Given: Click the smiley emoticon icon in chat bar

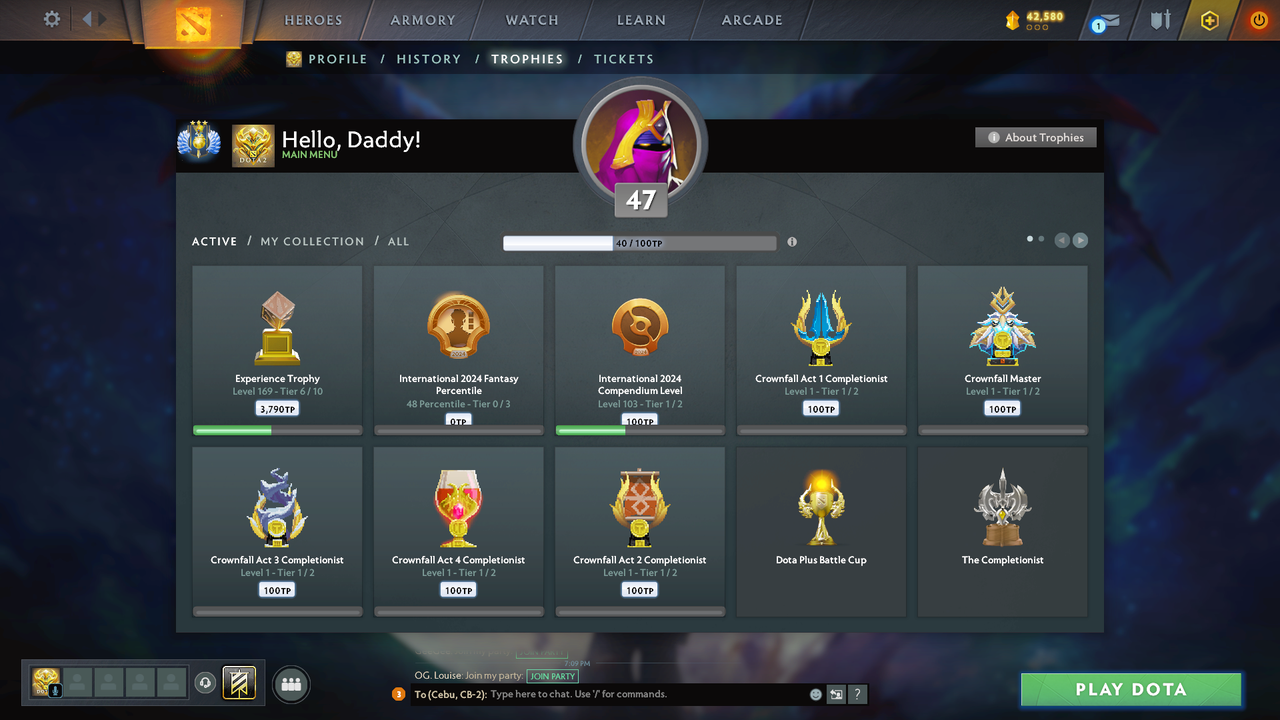Looking at the screenshot, I should (815, 694).
